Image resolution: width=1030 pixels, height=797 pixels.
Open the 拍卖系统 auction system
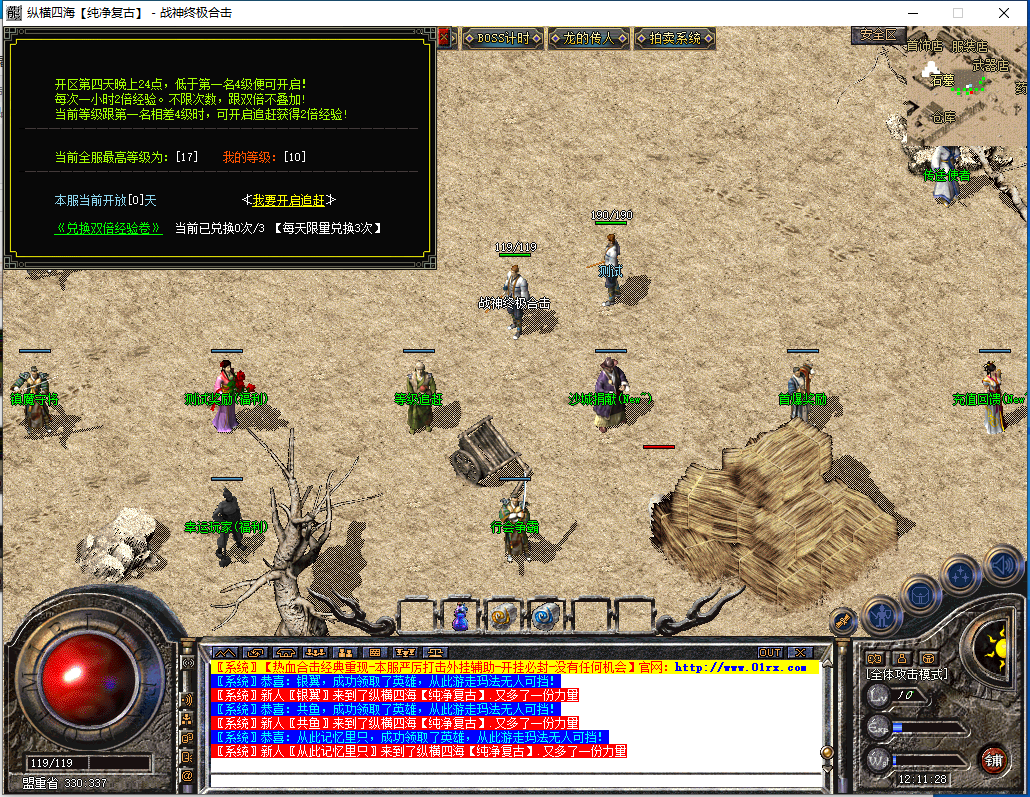click(675, 39)
